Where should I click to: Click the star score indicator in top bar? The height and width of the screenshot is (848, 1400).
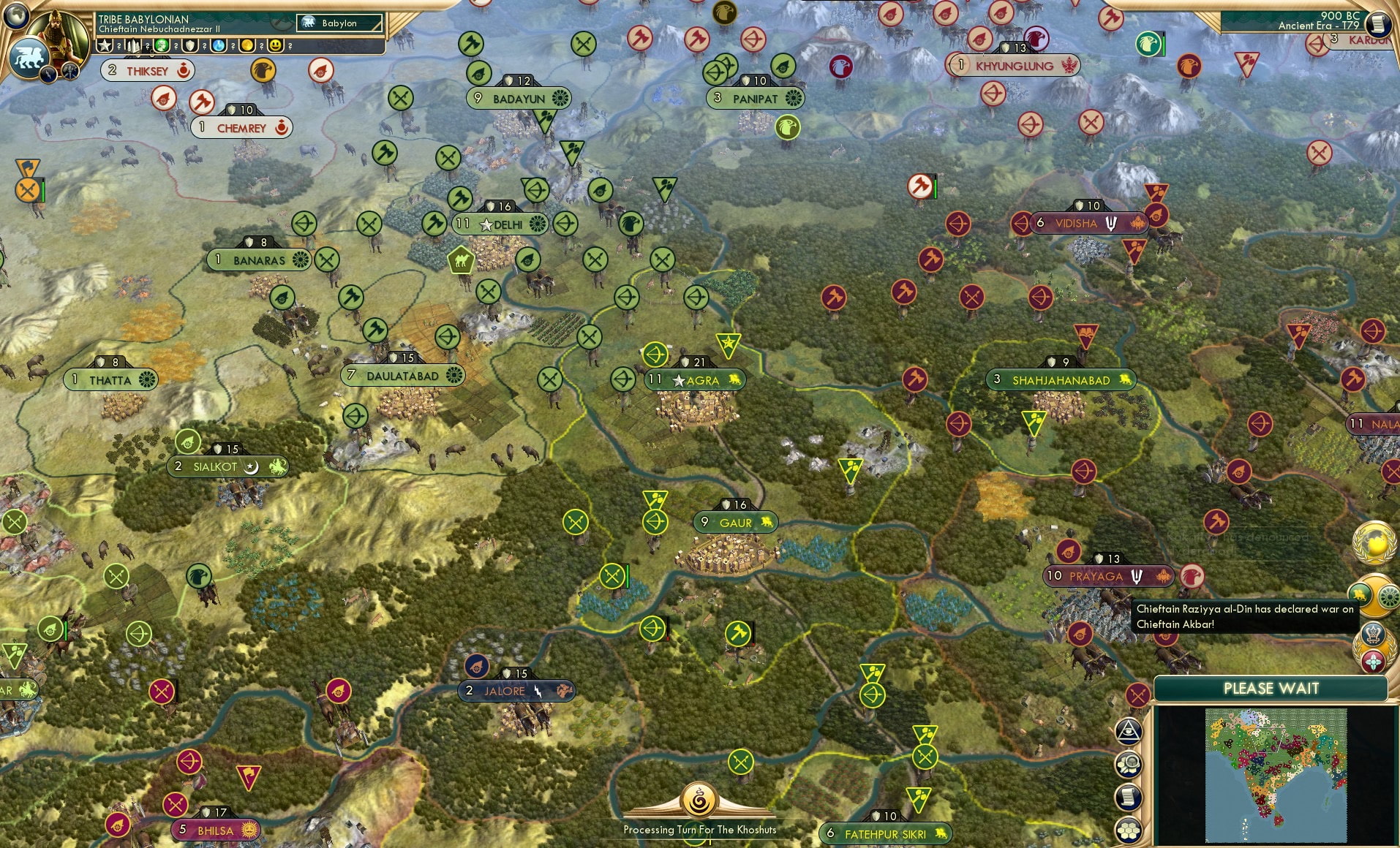click(105, 45)
